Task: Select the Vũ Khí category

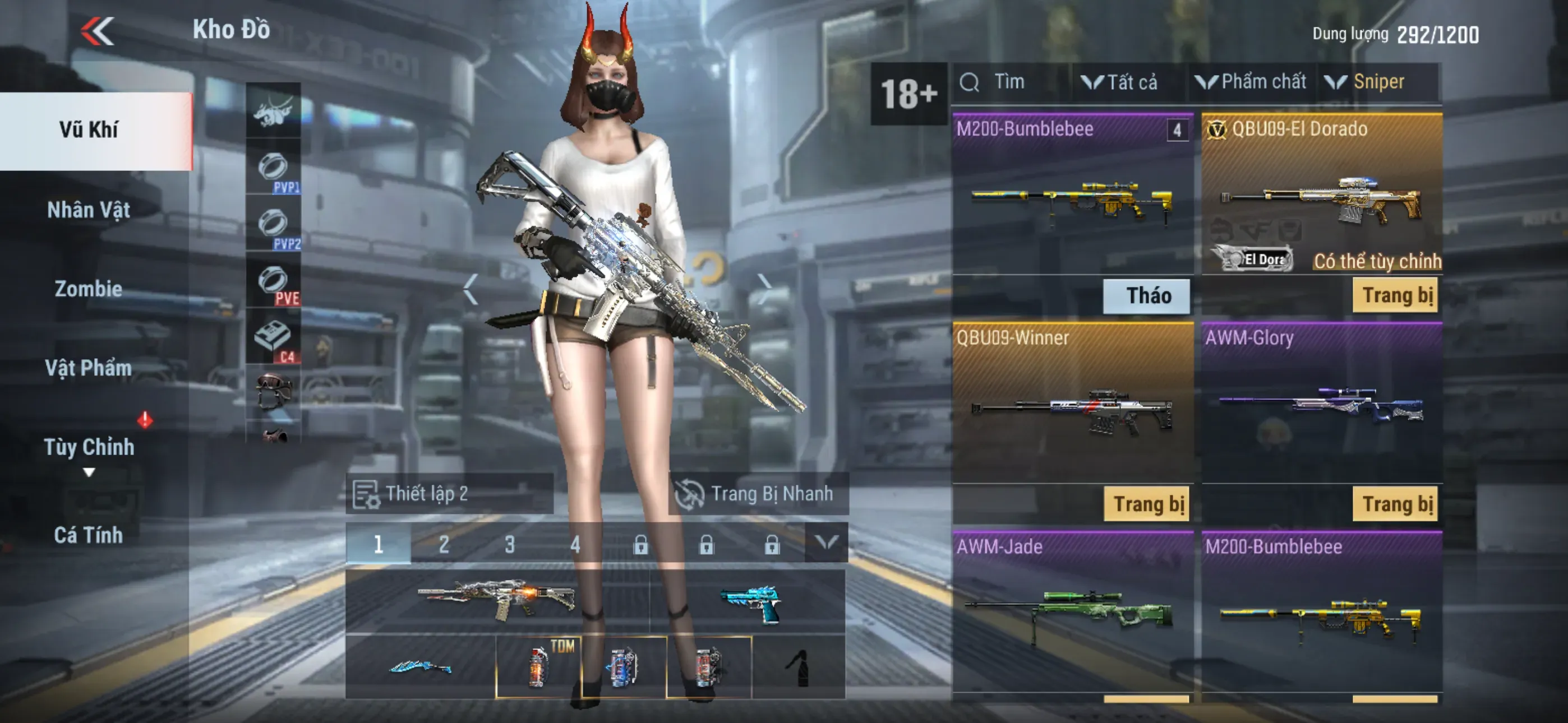Action: (89, 130)
